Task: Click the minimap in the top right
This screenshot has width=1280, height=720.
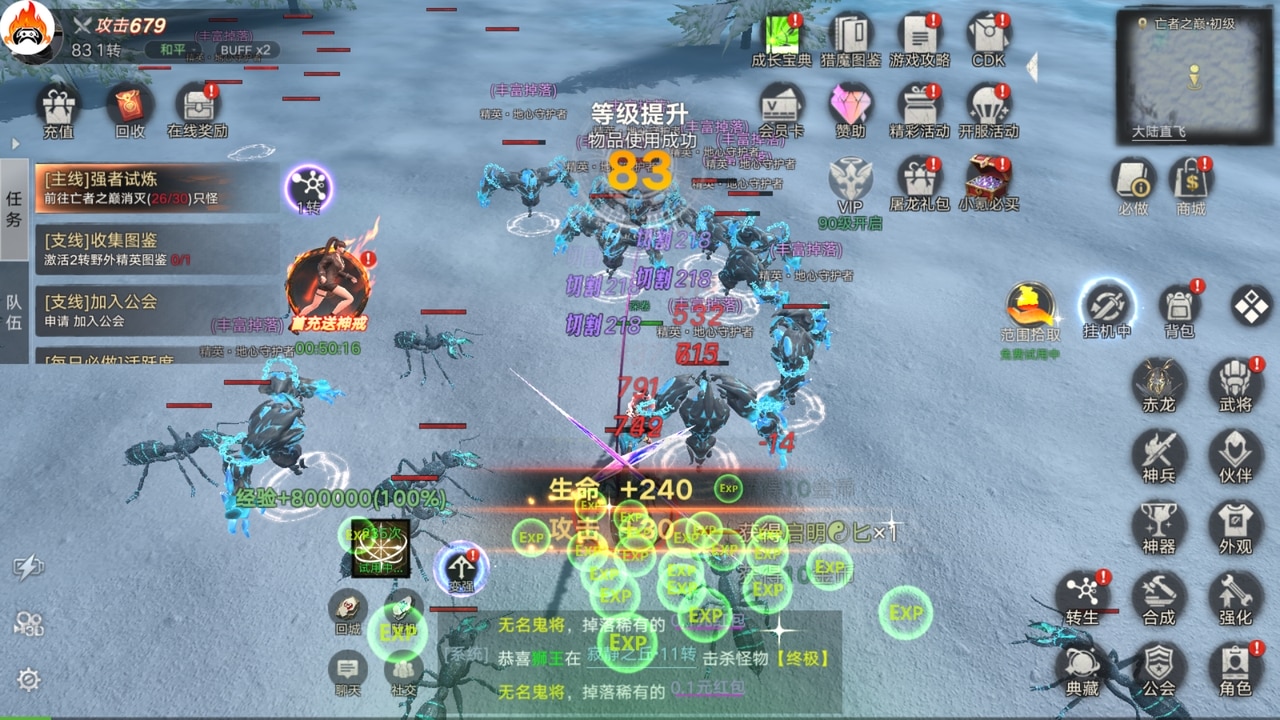Action: coord(1193,70)
